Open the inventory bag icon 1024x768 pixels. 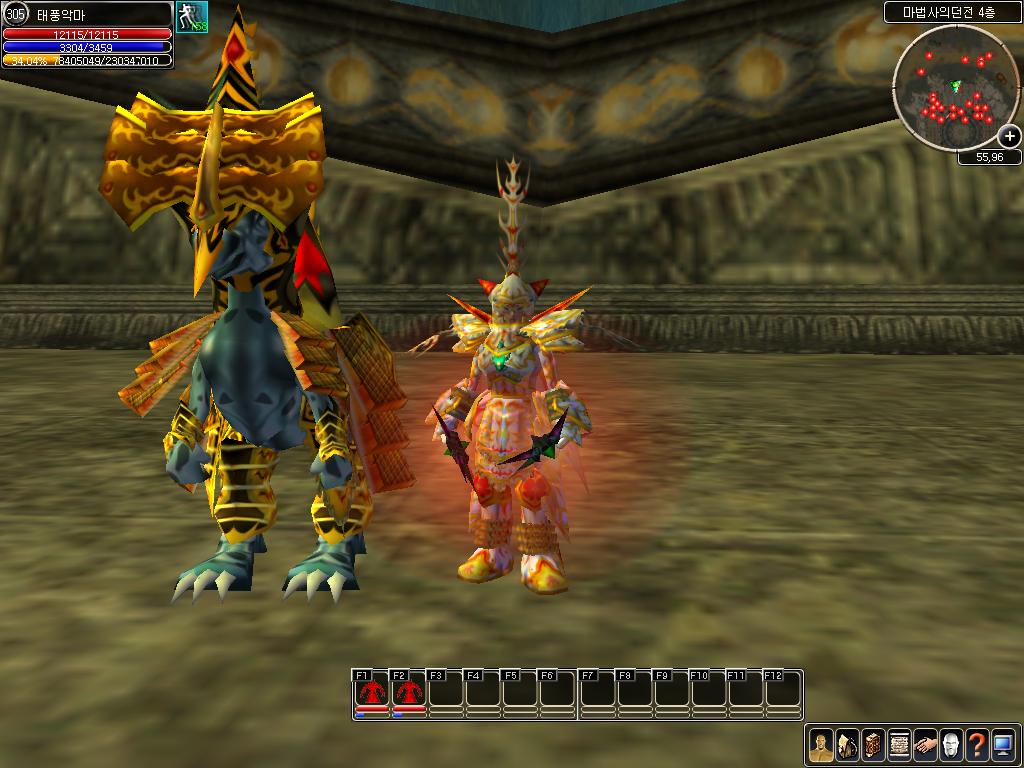click(x=847, y=745)
